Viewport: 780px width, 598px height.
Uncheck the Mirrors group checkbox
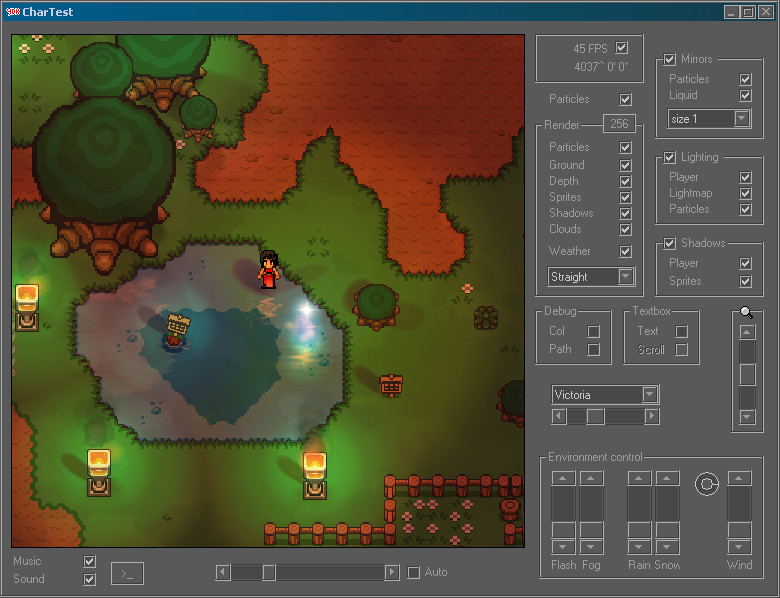[x=670, y=60]
